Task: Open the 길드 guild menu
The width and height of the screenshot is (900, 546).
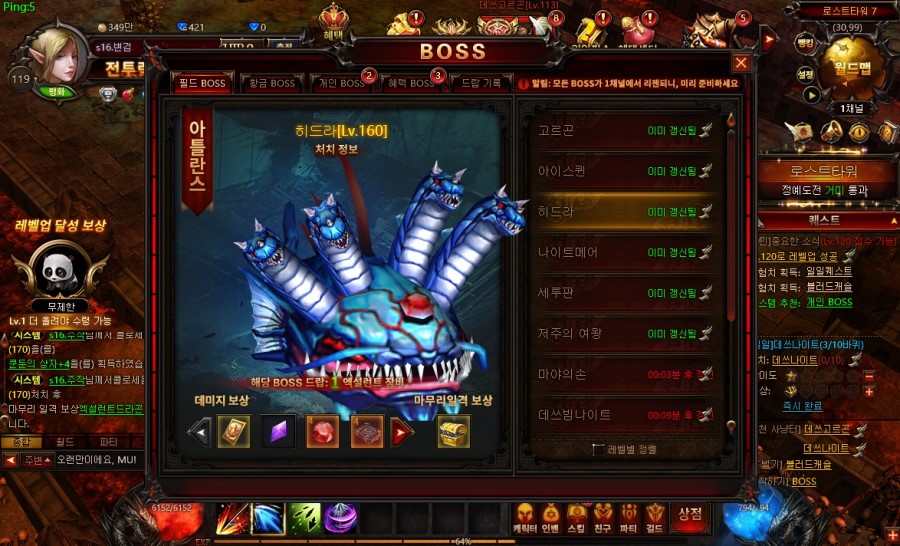Action: pos(655,516)
